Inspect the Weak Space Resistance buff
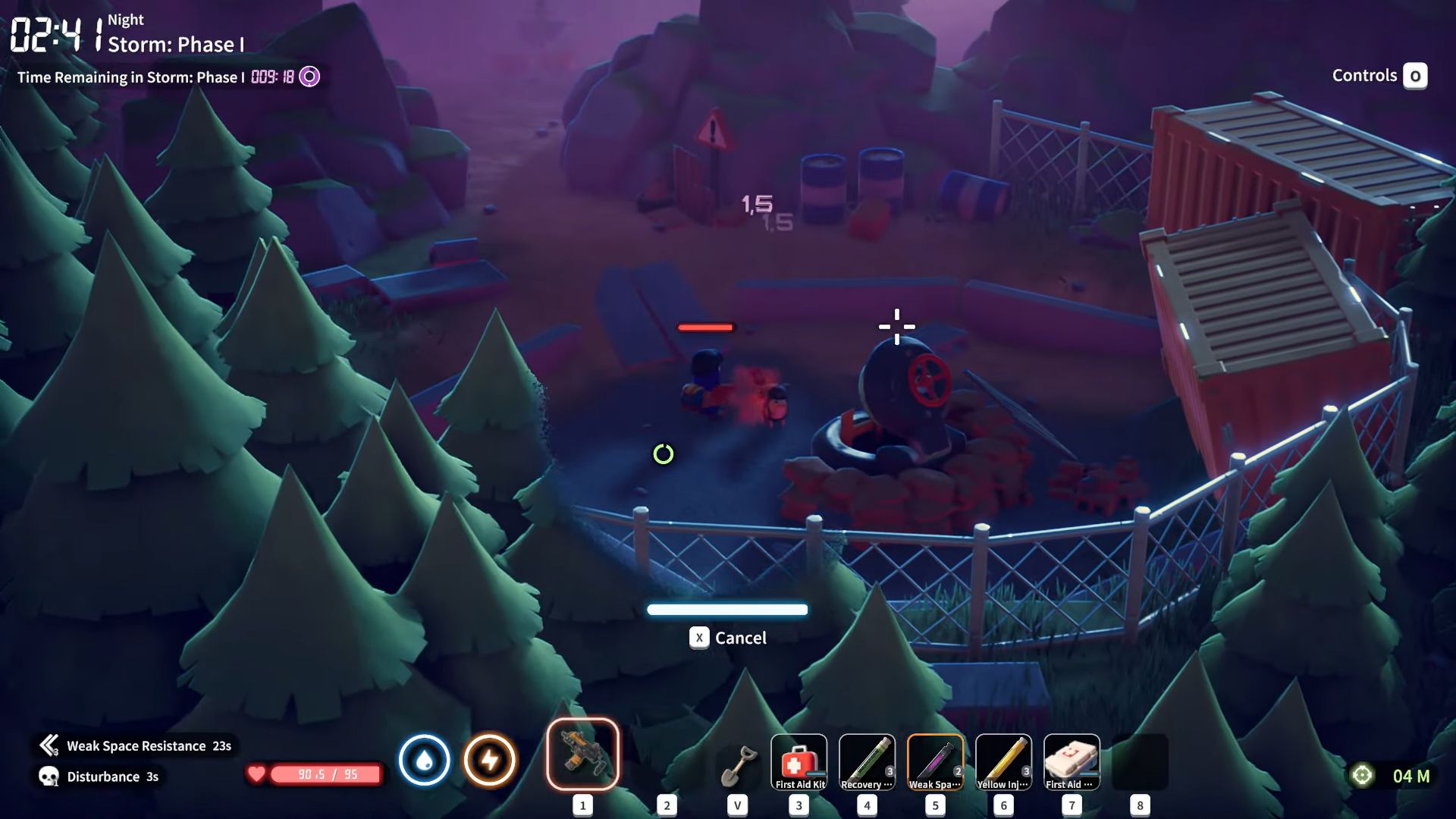The height and width of the screenshot is (819, 1456). click(136, 746)
